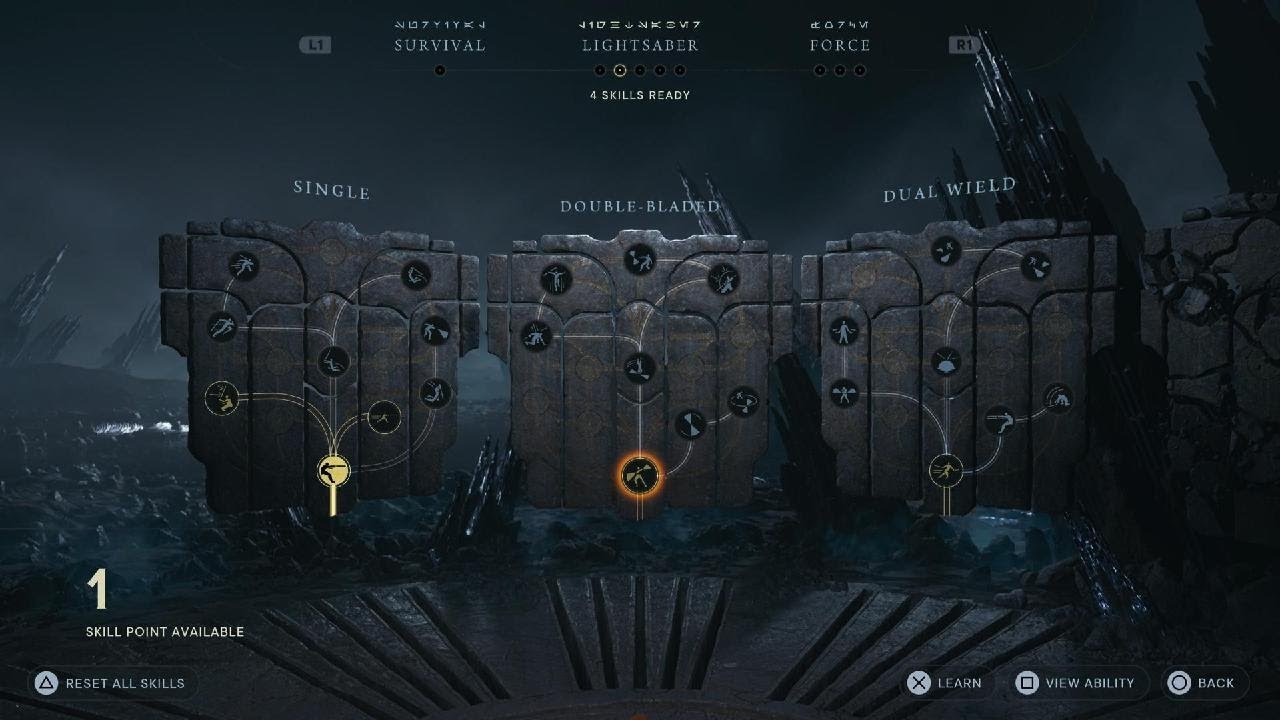Select the gold-outlined leftmost Single tree skill

[x=221, y=398]
